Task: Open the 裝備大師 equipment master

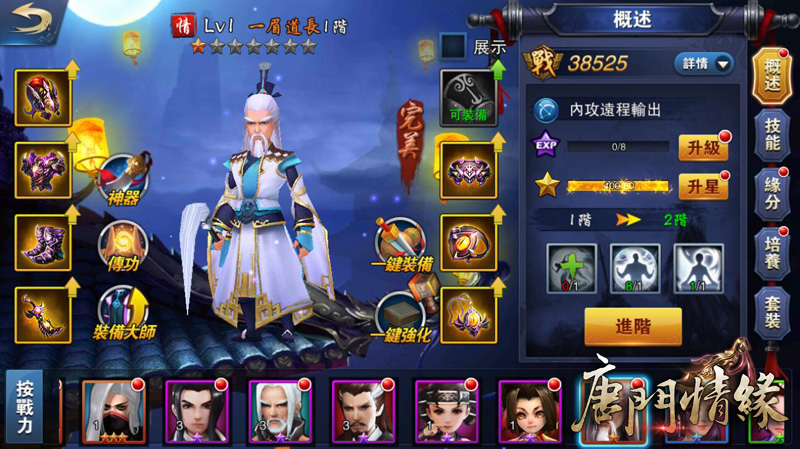Action: point(122,311)
